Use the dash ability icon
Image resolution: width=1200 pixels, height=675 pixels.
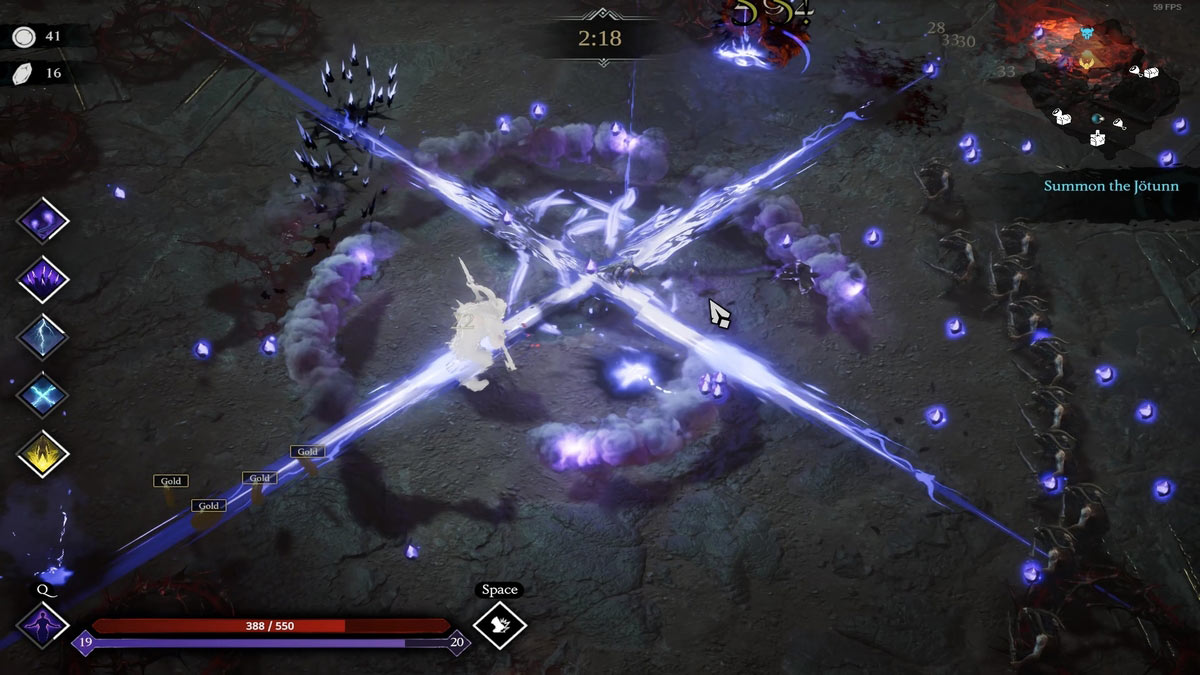[499, 625]
